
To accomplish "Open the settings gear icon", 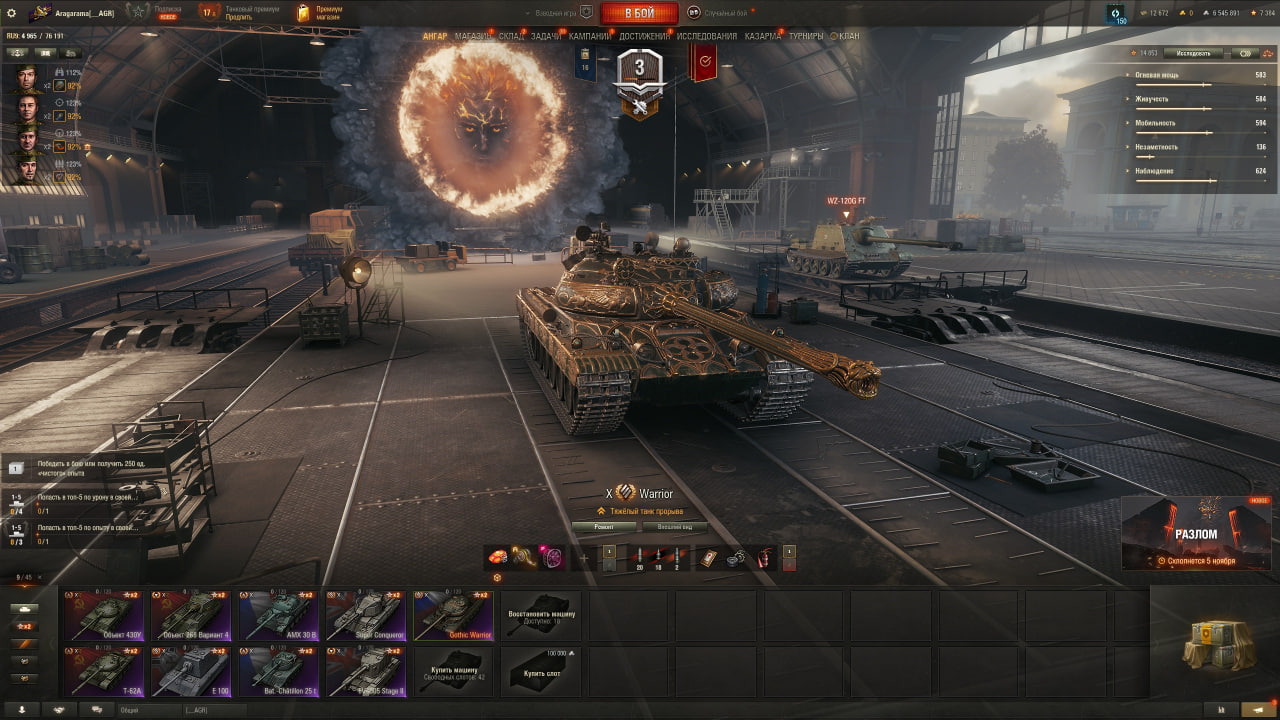I will [x=12, y=13].
